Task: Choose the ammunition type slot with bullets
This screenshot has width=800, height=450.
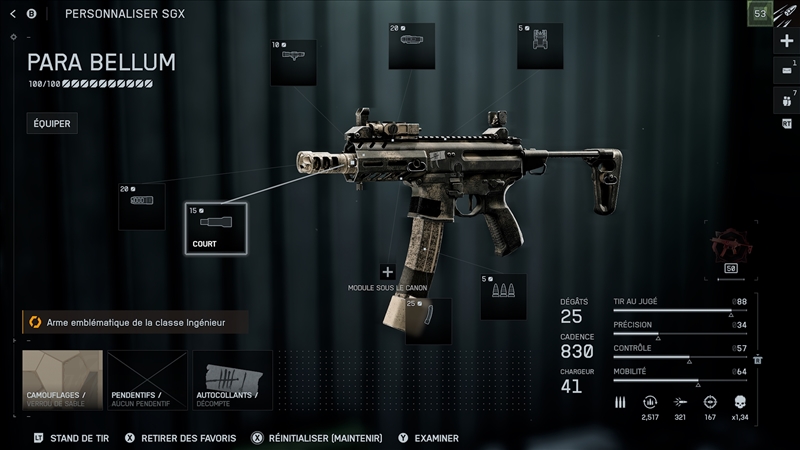Action: 503,296
